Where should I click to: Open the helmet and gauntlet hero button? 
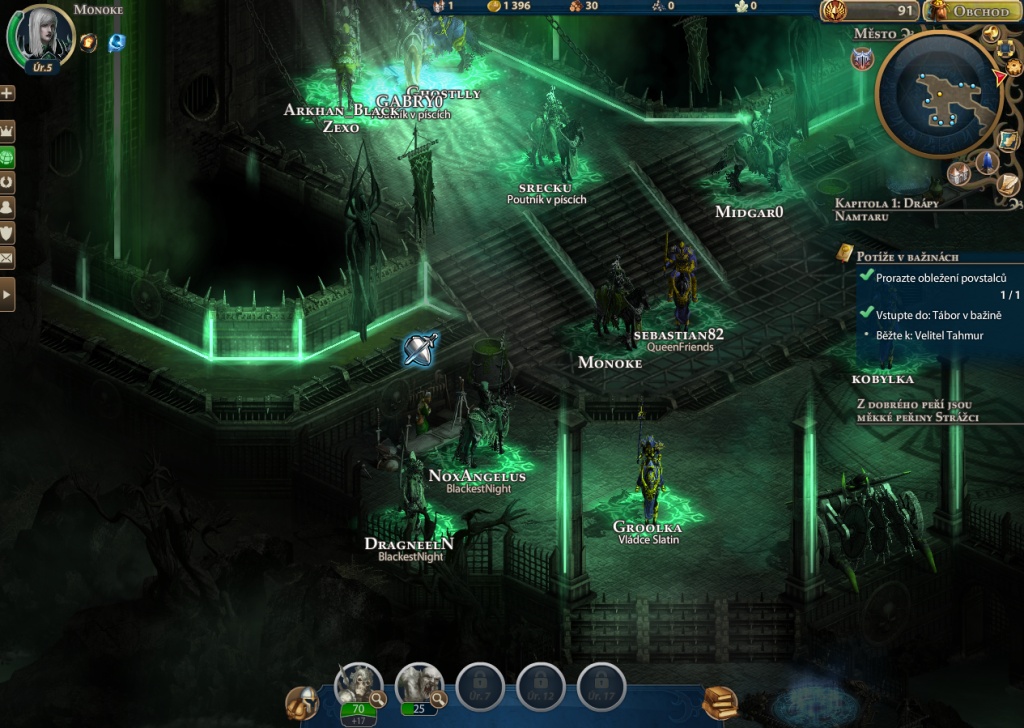coord(301,703)
